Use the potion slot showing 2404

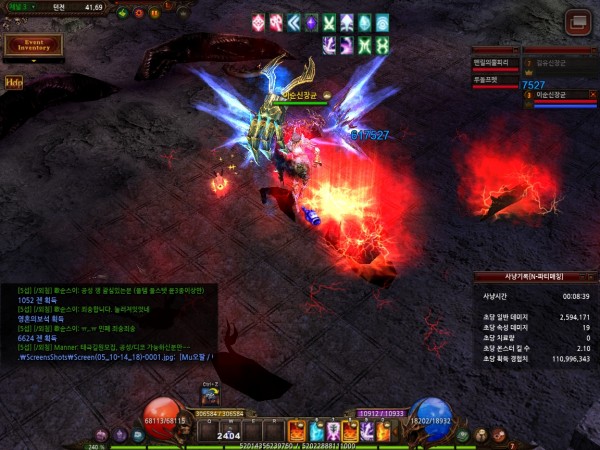click(x=229, y=431)
